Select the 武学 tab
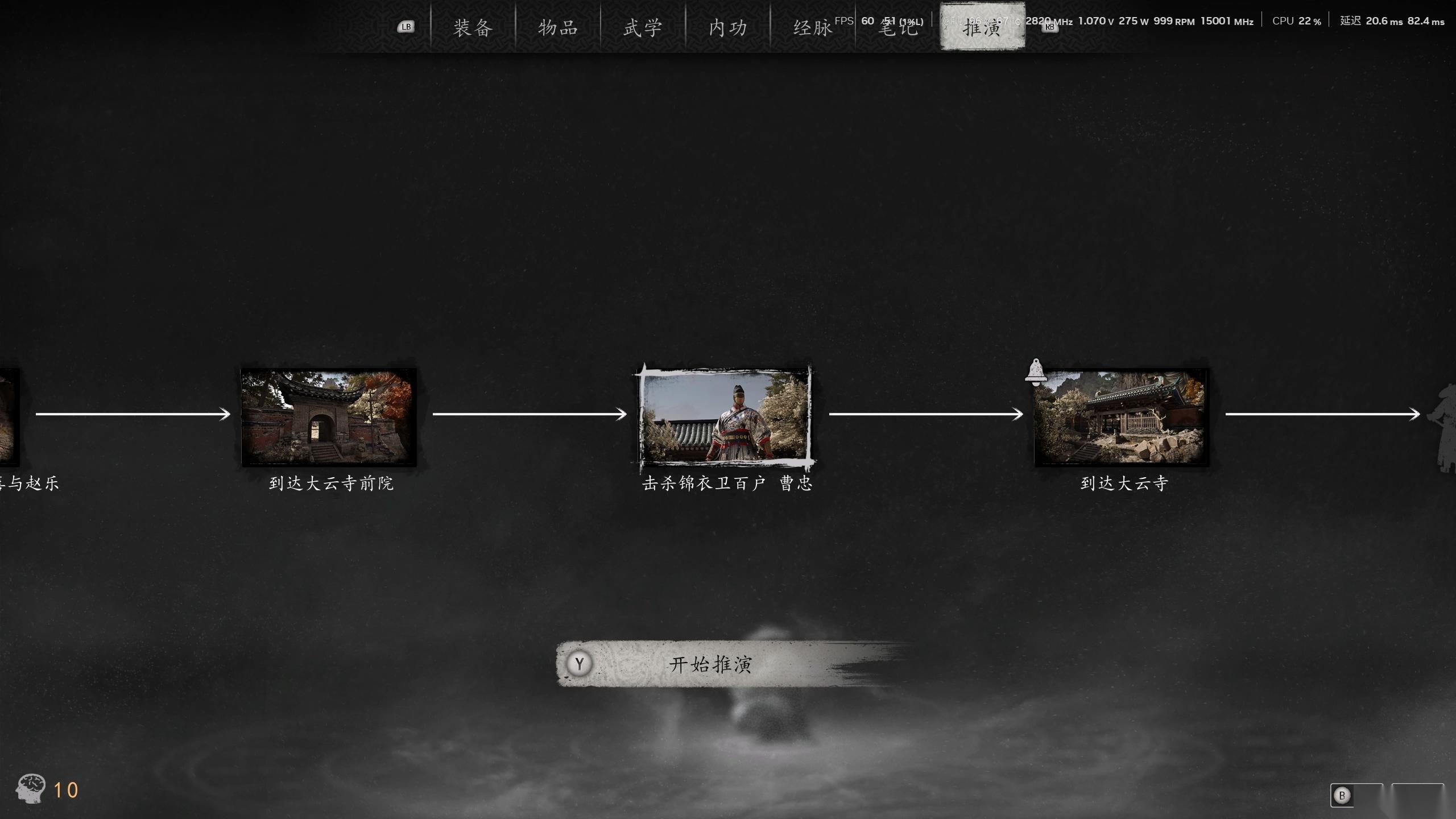1456x819 pixels. point(643,27)
